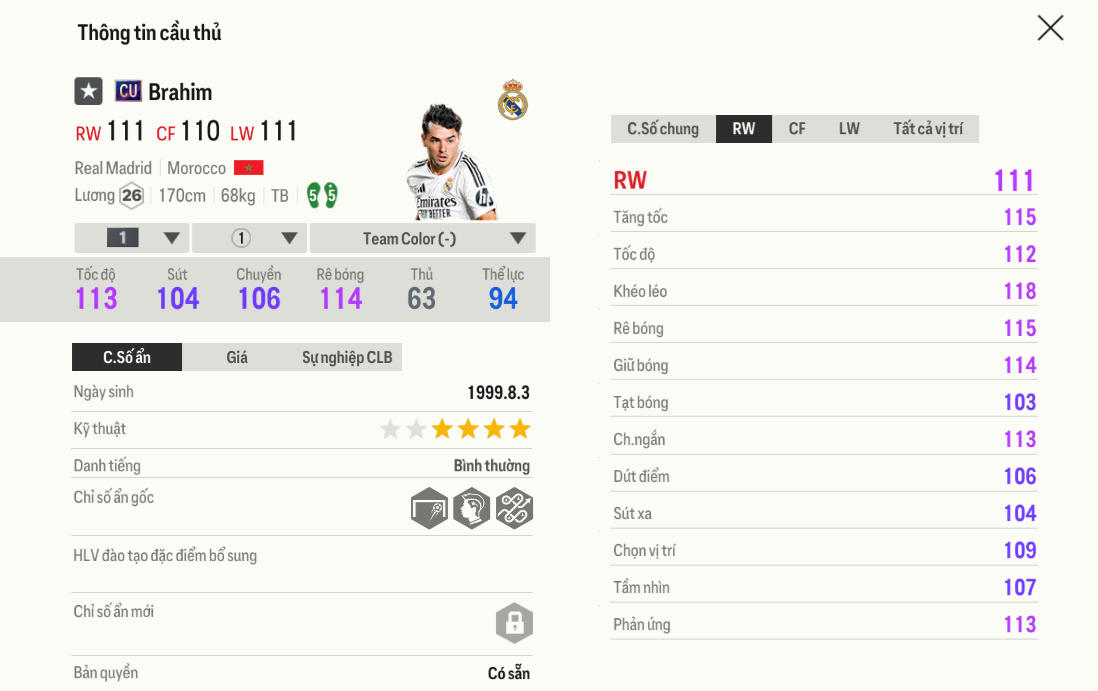This screenshot has height=691, width=1098.
Task: Click the locked new hidden trait icon
Action: point(514,623)
